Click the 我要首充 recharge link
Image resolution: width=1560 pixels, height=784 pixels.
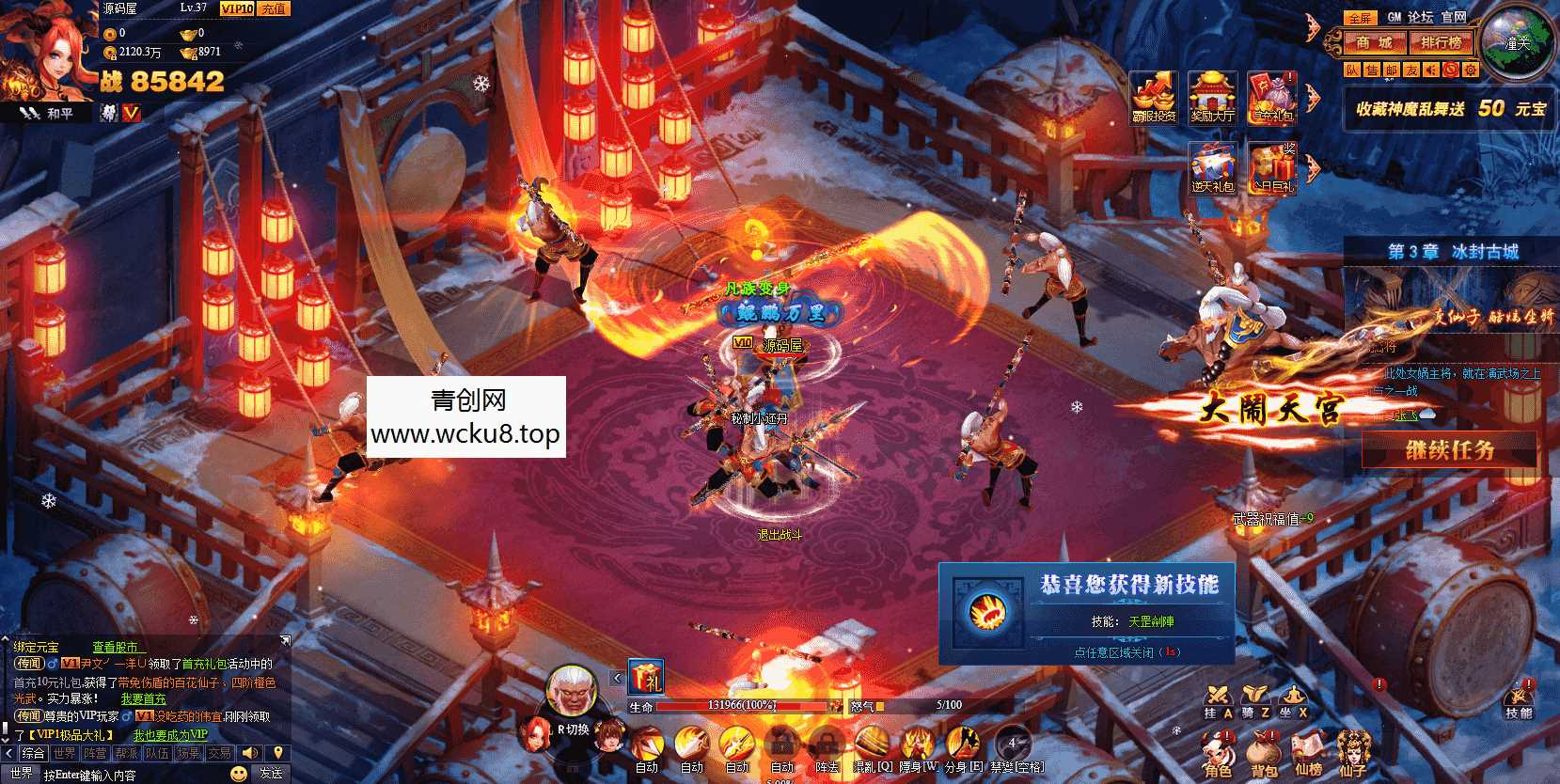coord(143,699)
